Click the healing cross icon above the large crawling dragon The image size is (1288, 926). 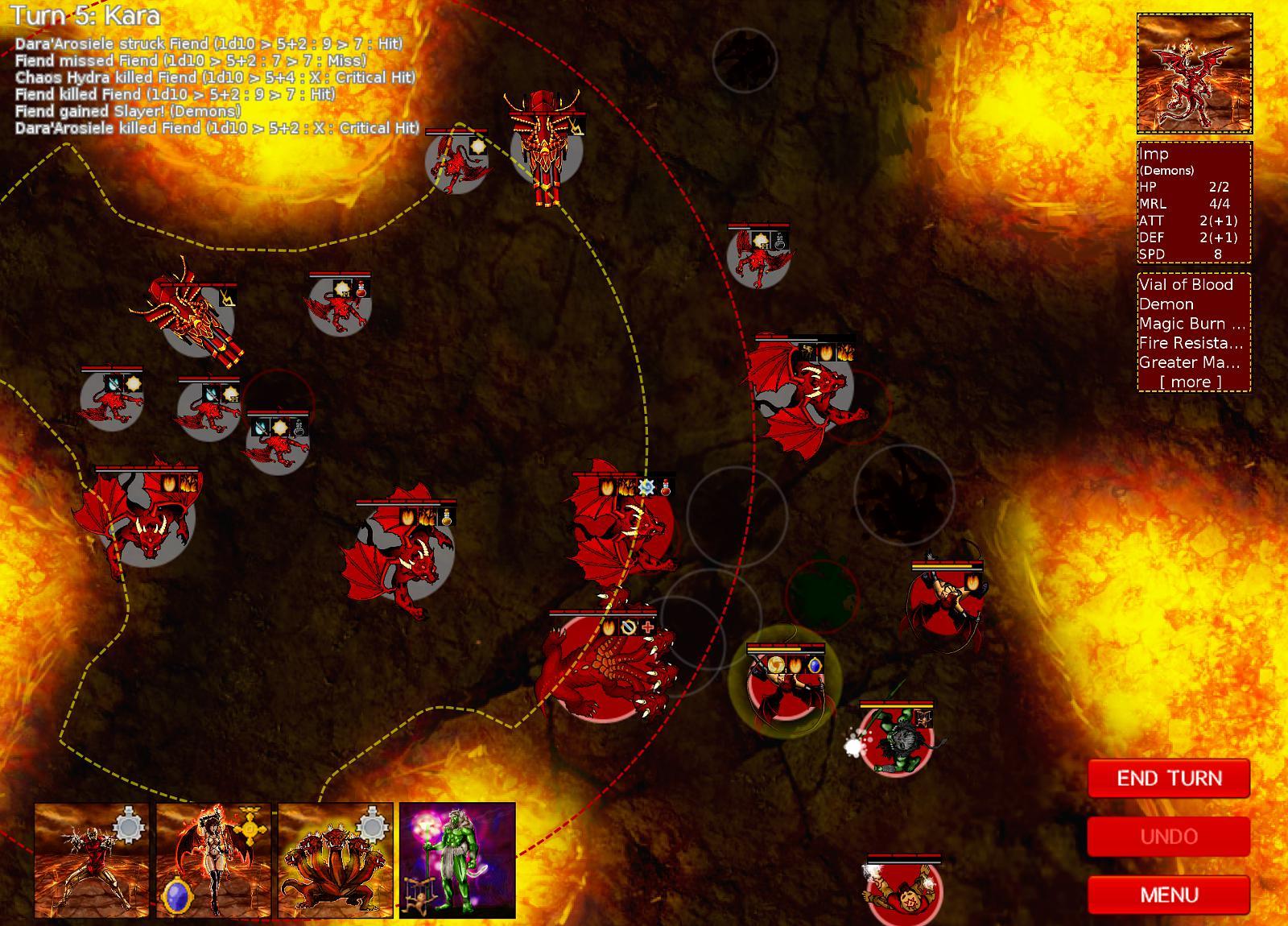point(648,627)
